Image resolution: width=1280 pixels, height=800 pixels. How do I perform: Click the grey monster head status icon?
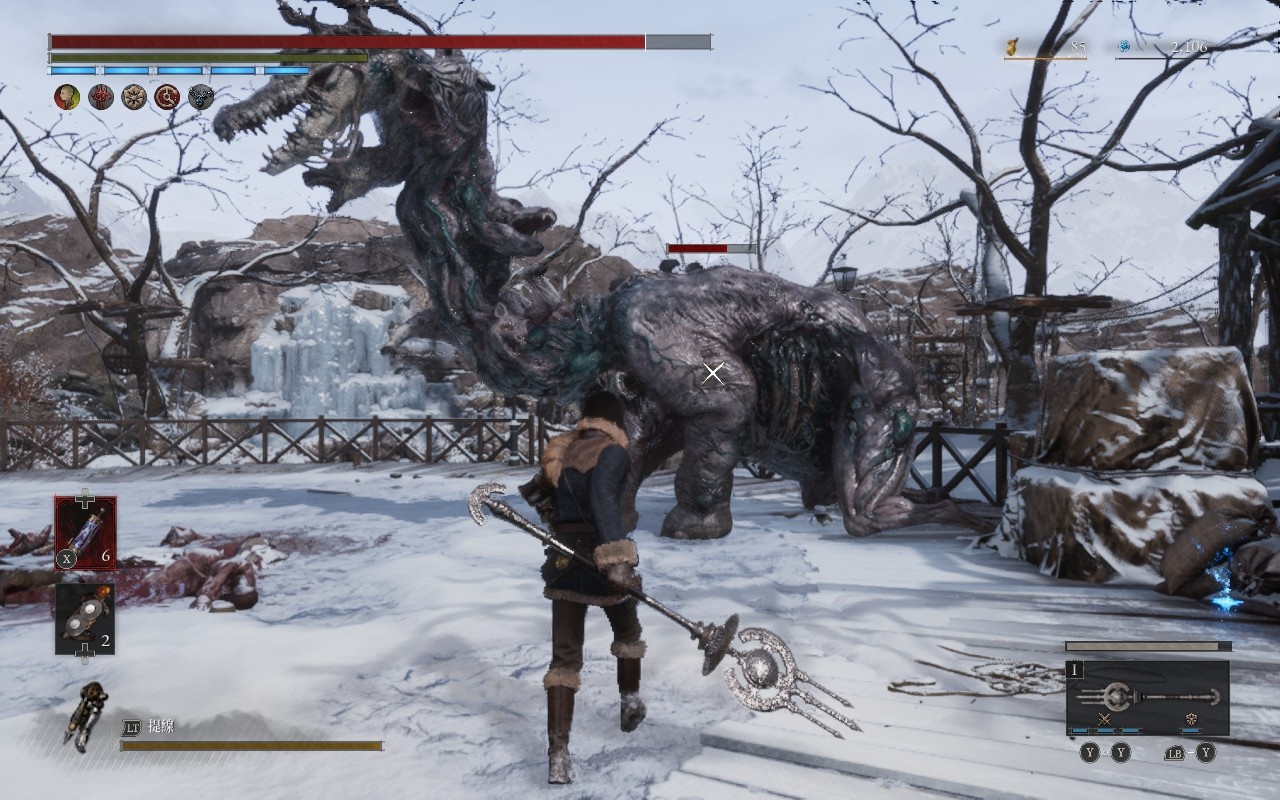click(201, 97)
